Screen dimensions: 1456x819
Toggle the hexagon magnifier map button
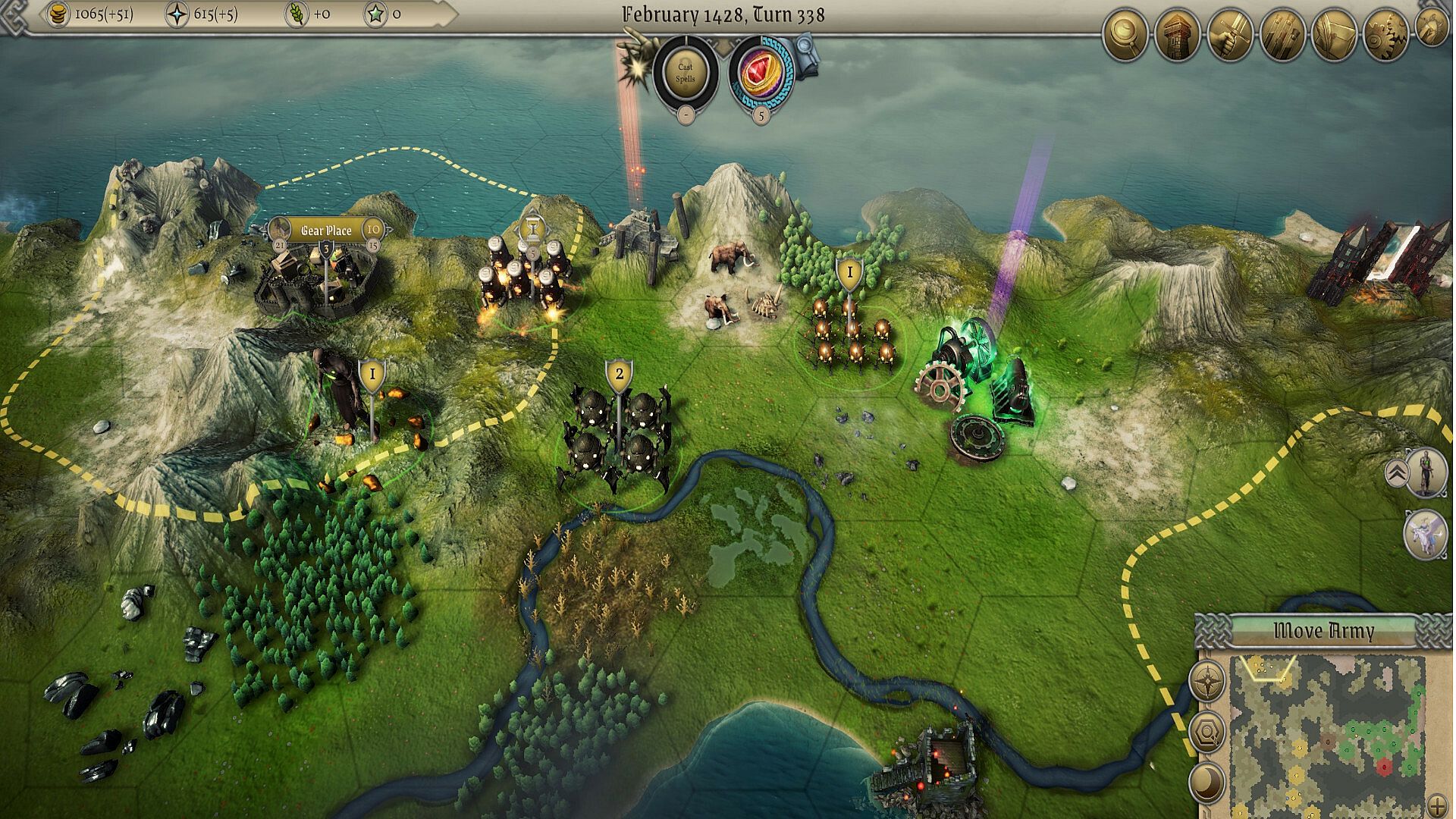coord(1207,732)
